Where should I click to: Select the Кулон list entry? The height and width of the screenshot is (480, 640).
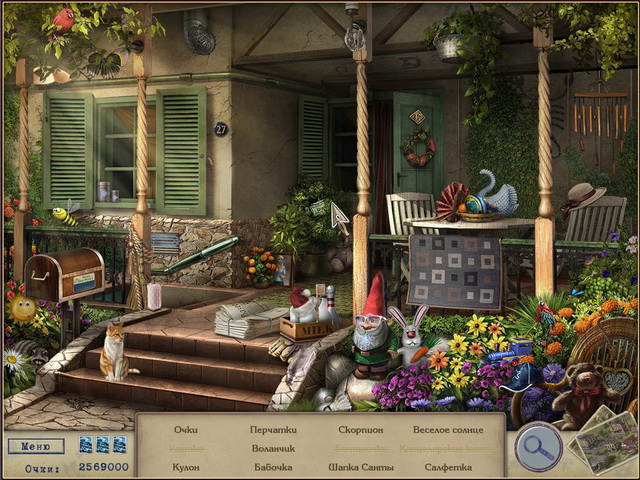185,467
